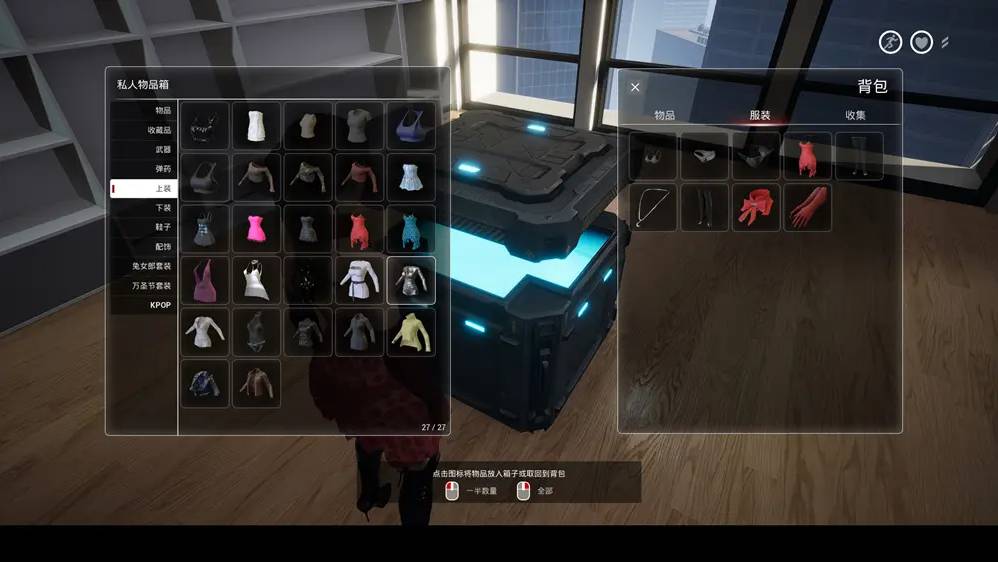Image resolution: width=998 pixels, height=562 pixels.
Task: Switch to the 万圣节套装 category
Action: pos(144,286)
